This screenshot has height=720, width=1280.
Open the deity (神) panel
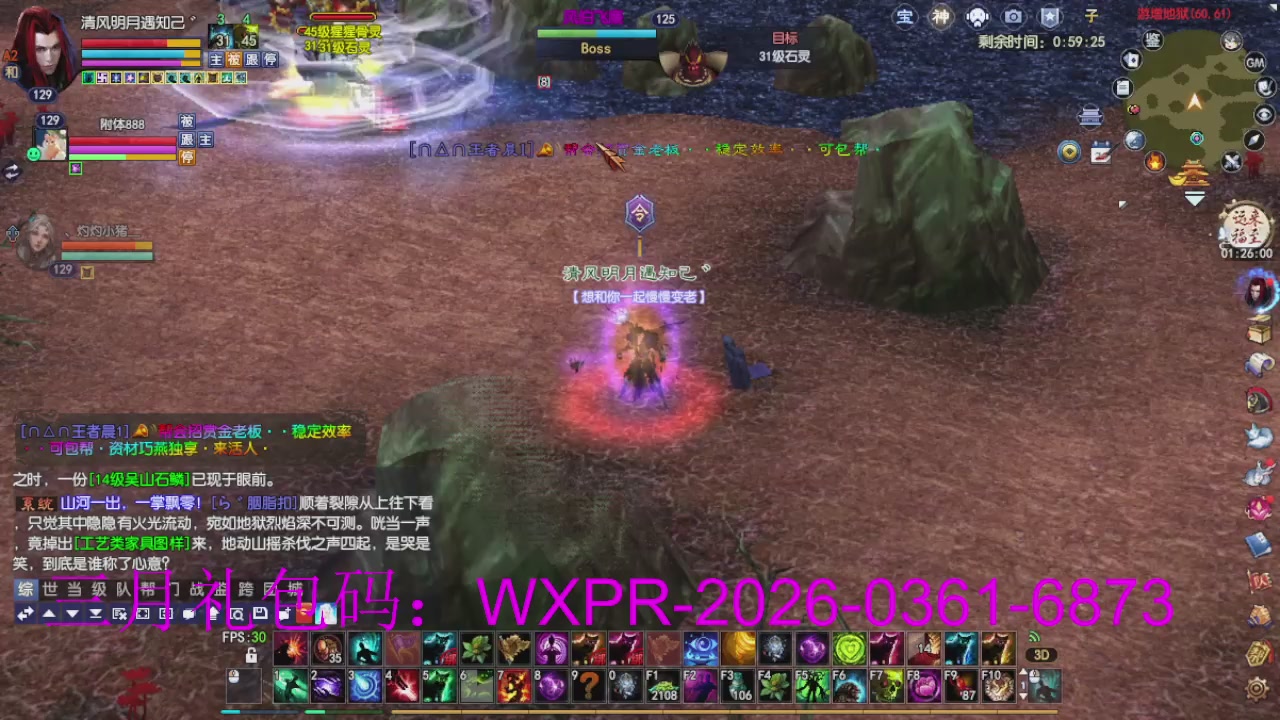point(941,16)
